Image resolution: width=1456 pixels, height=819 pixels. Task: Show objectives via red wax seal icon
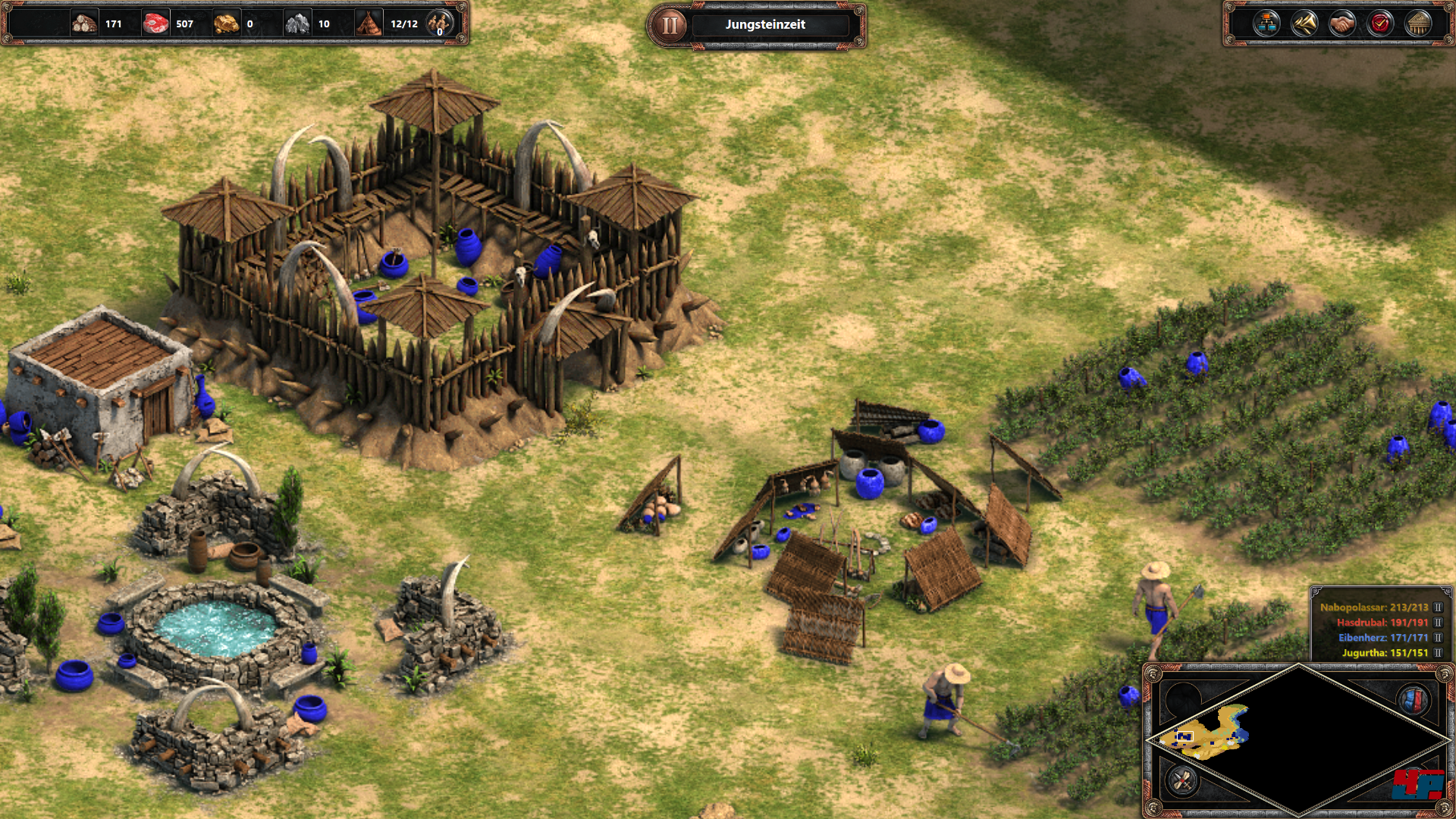(1380, 24)
